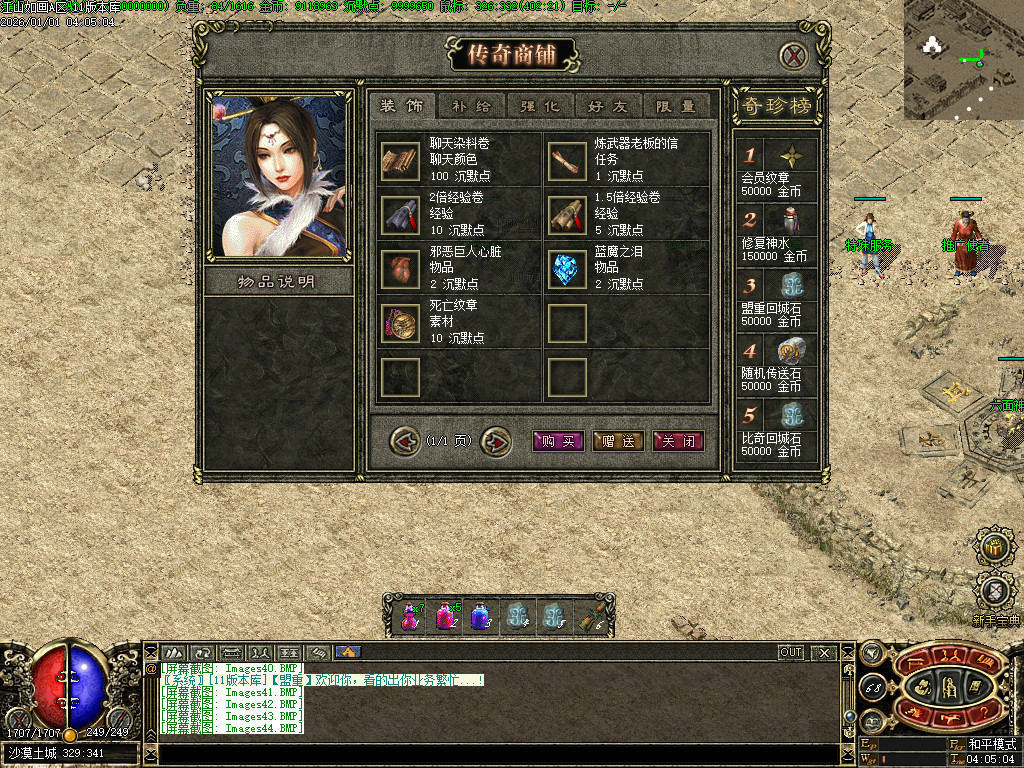
Task: Click the OUT button above the chat
Action: point(791,653)
